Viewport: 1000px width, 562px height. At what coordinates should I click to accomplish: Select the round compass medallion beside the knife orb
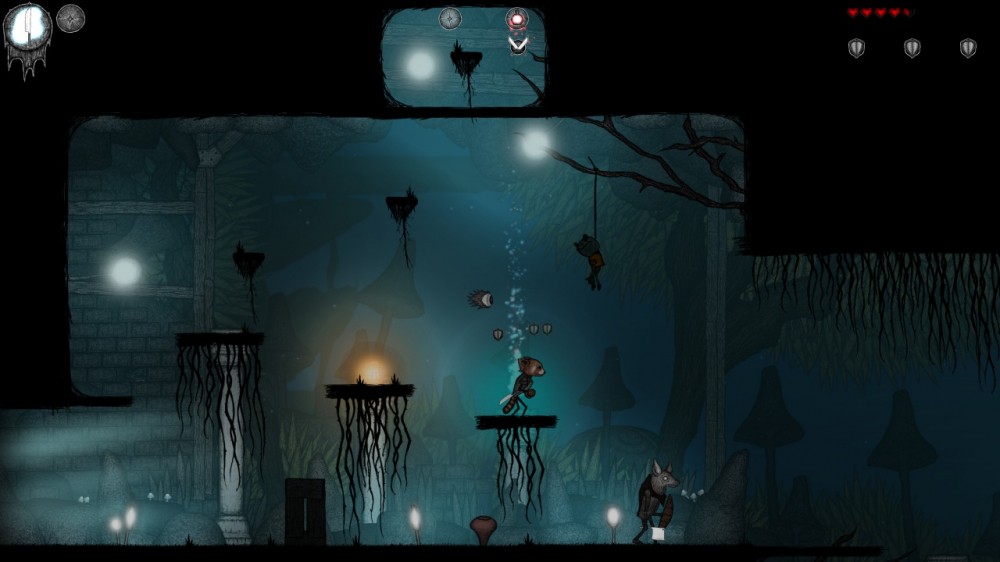70,18
